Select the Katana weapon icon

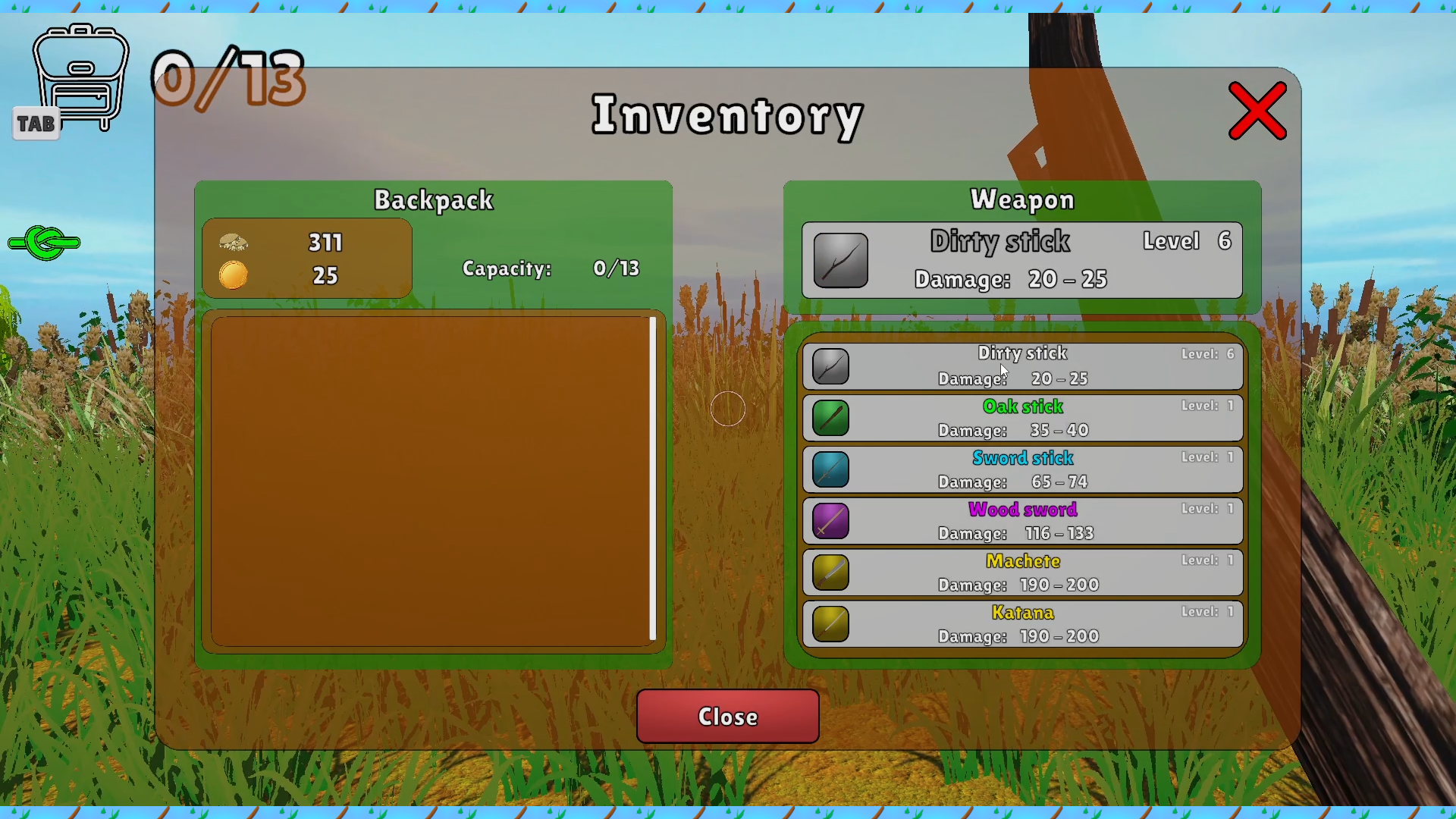(830, 624)
